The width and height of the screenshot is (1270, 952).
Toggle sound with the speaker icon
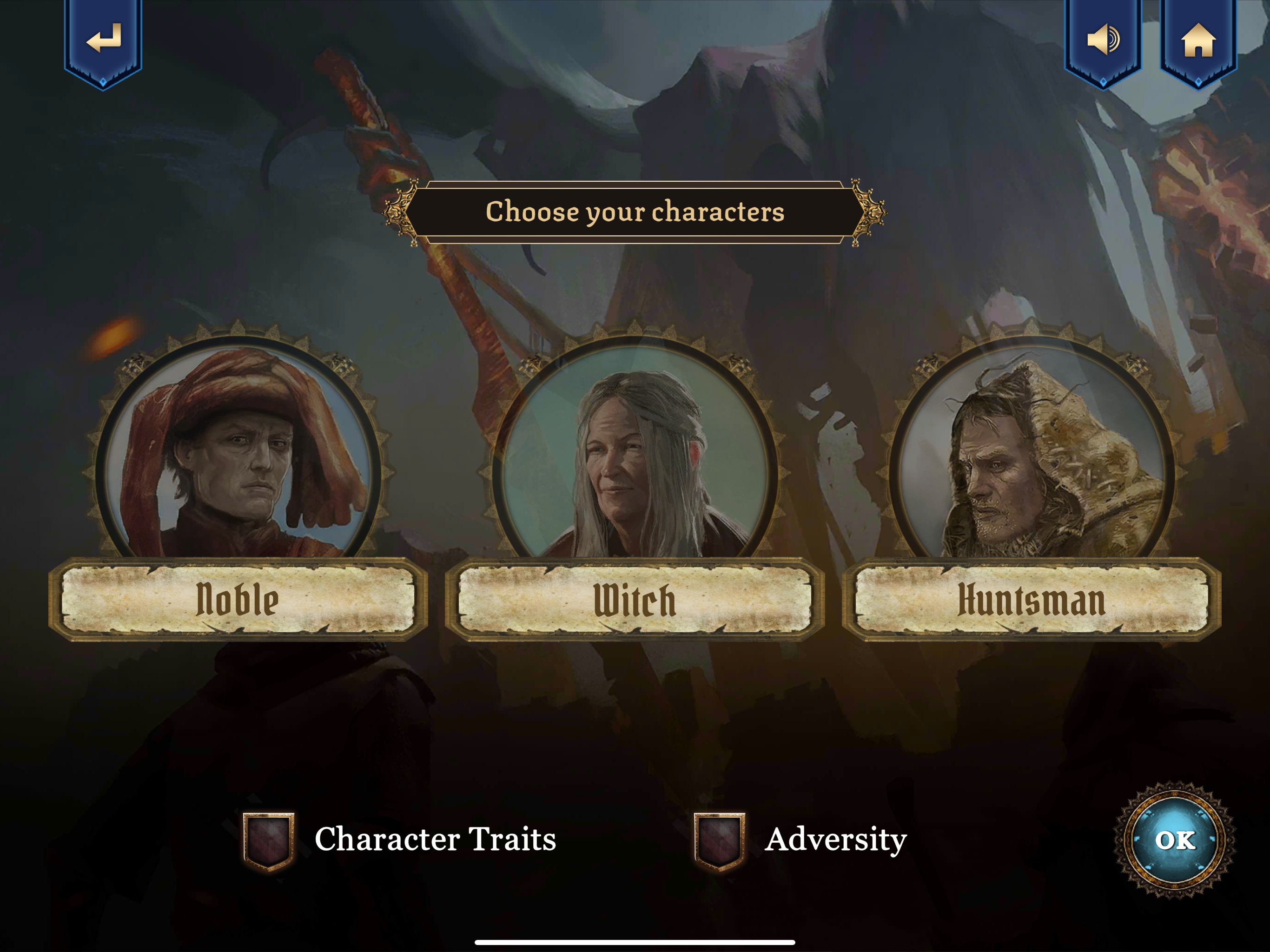point(1102,39)
